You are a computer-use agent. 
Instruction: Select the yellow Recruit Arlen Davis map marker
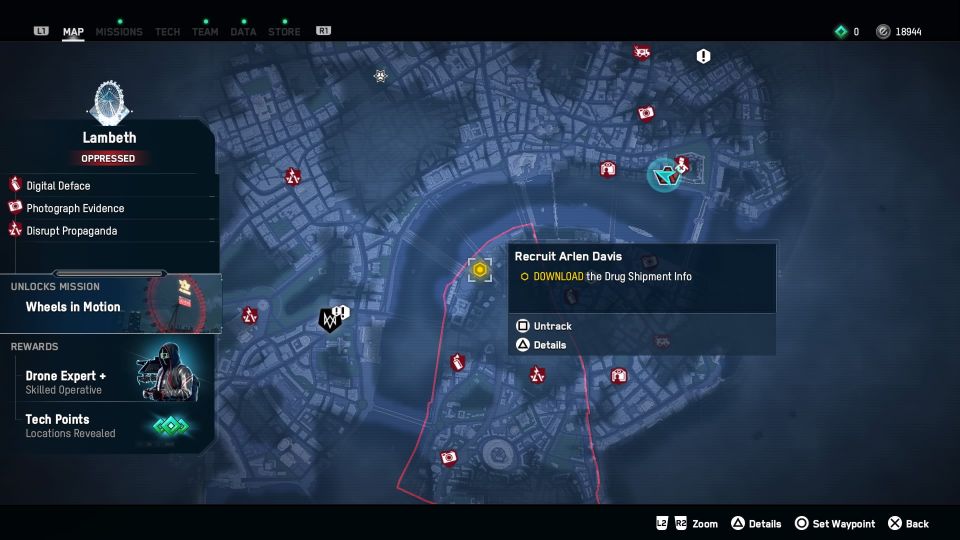click(480, 270)
